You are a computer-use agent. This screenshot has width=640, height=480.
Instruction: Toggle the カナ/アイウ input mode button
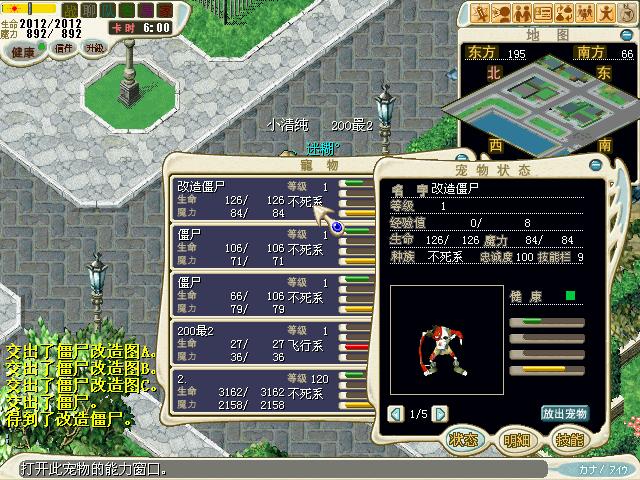[x=602, y=468]
